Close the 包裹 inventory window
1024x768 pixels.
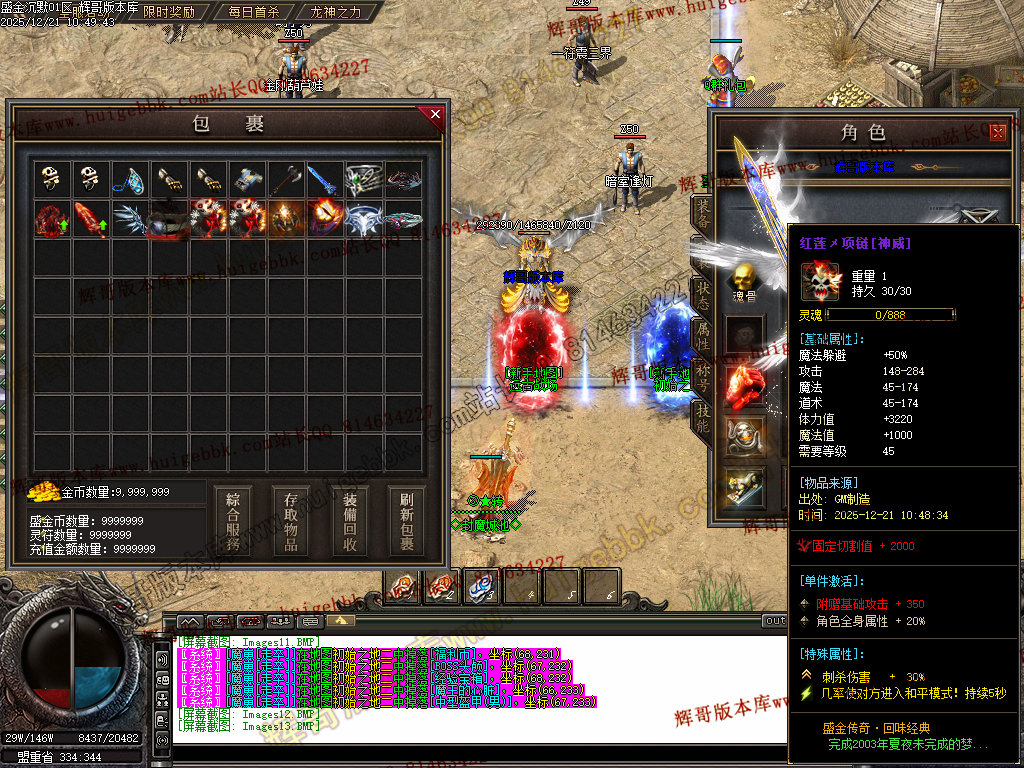[435, 114]
